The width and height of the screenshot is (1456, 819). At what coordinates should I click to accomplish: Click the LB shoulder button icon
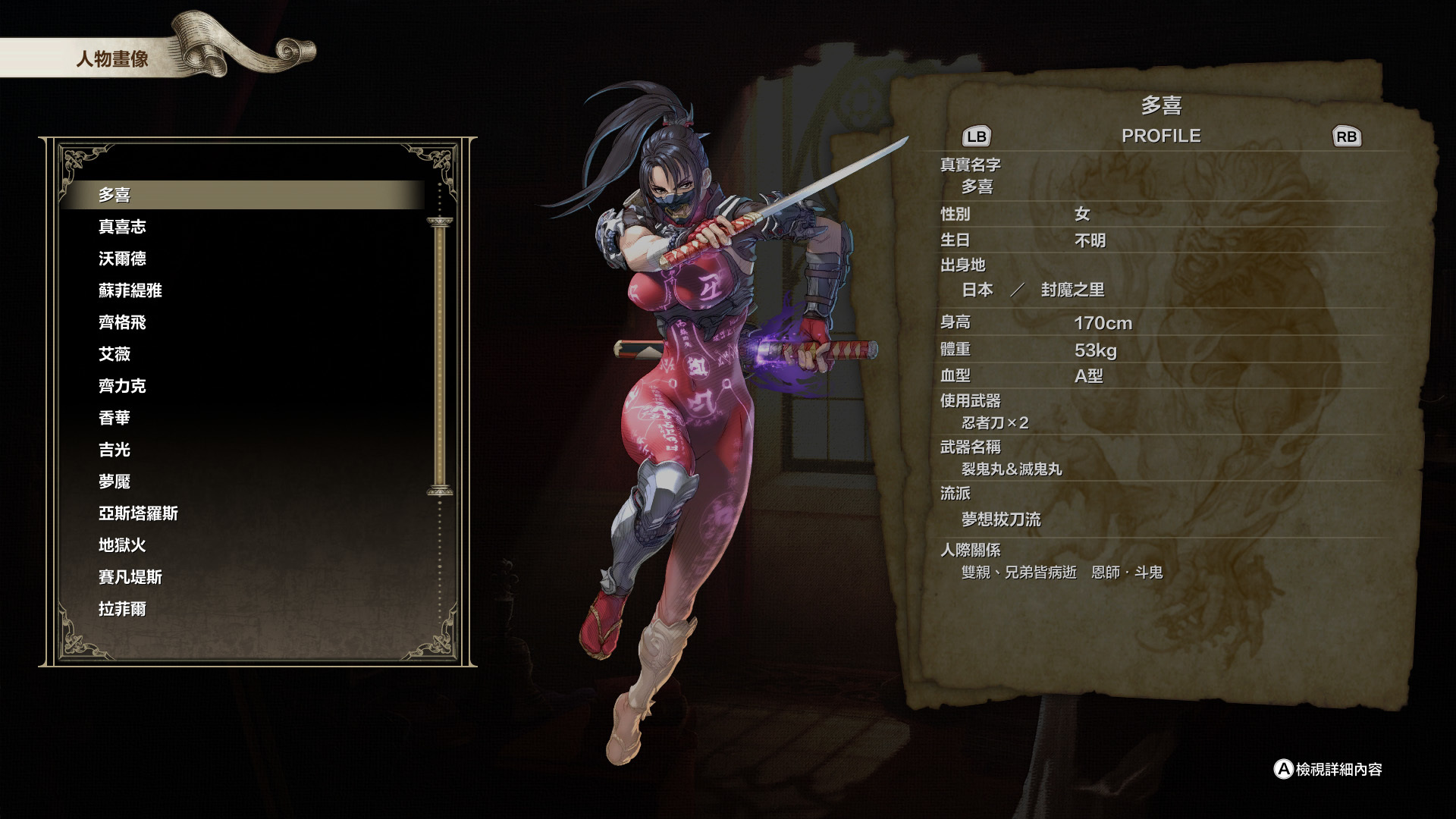(978, 136)
